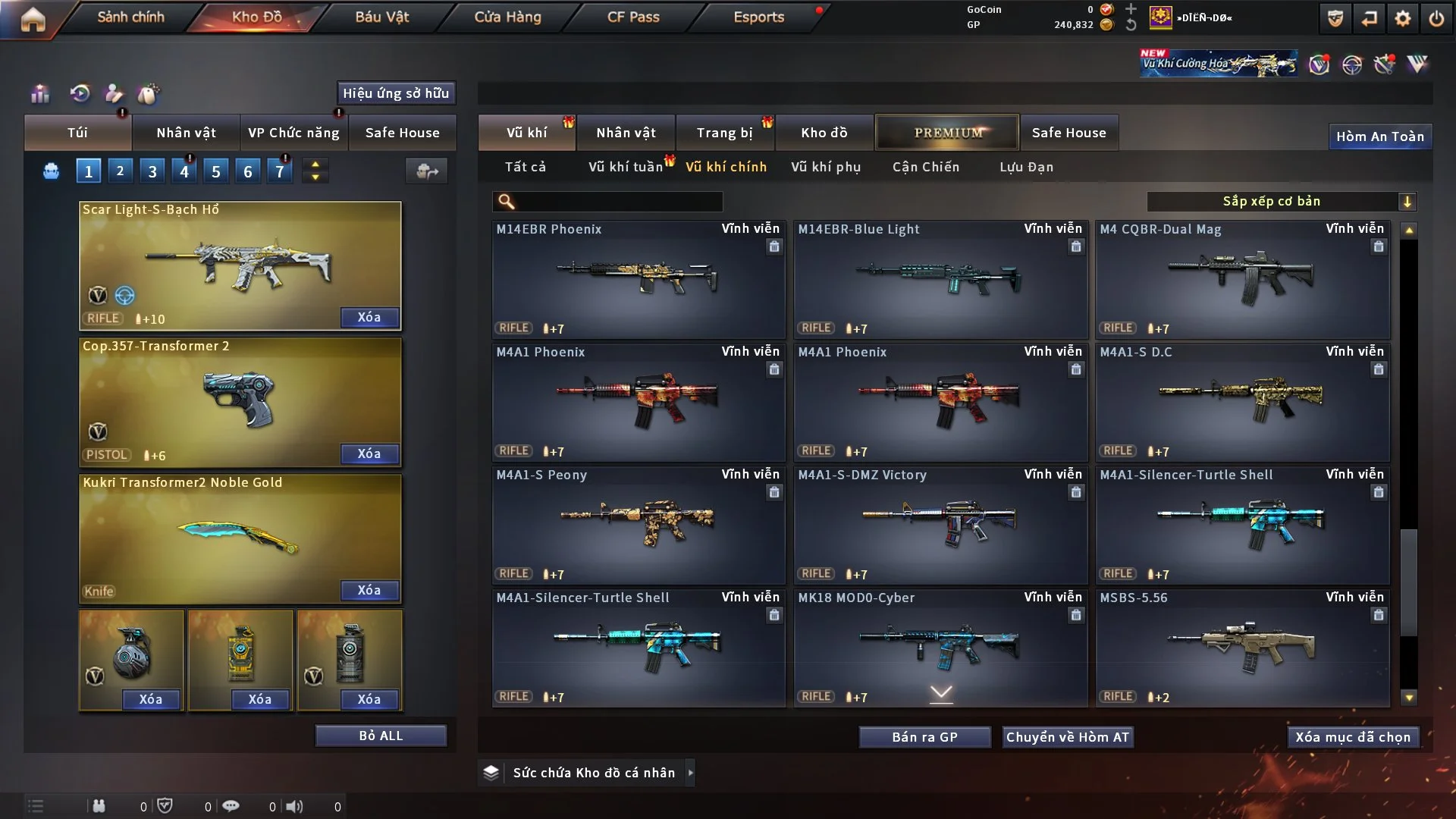The width and height of the screenshot is (1456, 819).
Task: Click Chuyển về Hòm AT button
Action: coord(1068,737)
